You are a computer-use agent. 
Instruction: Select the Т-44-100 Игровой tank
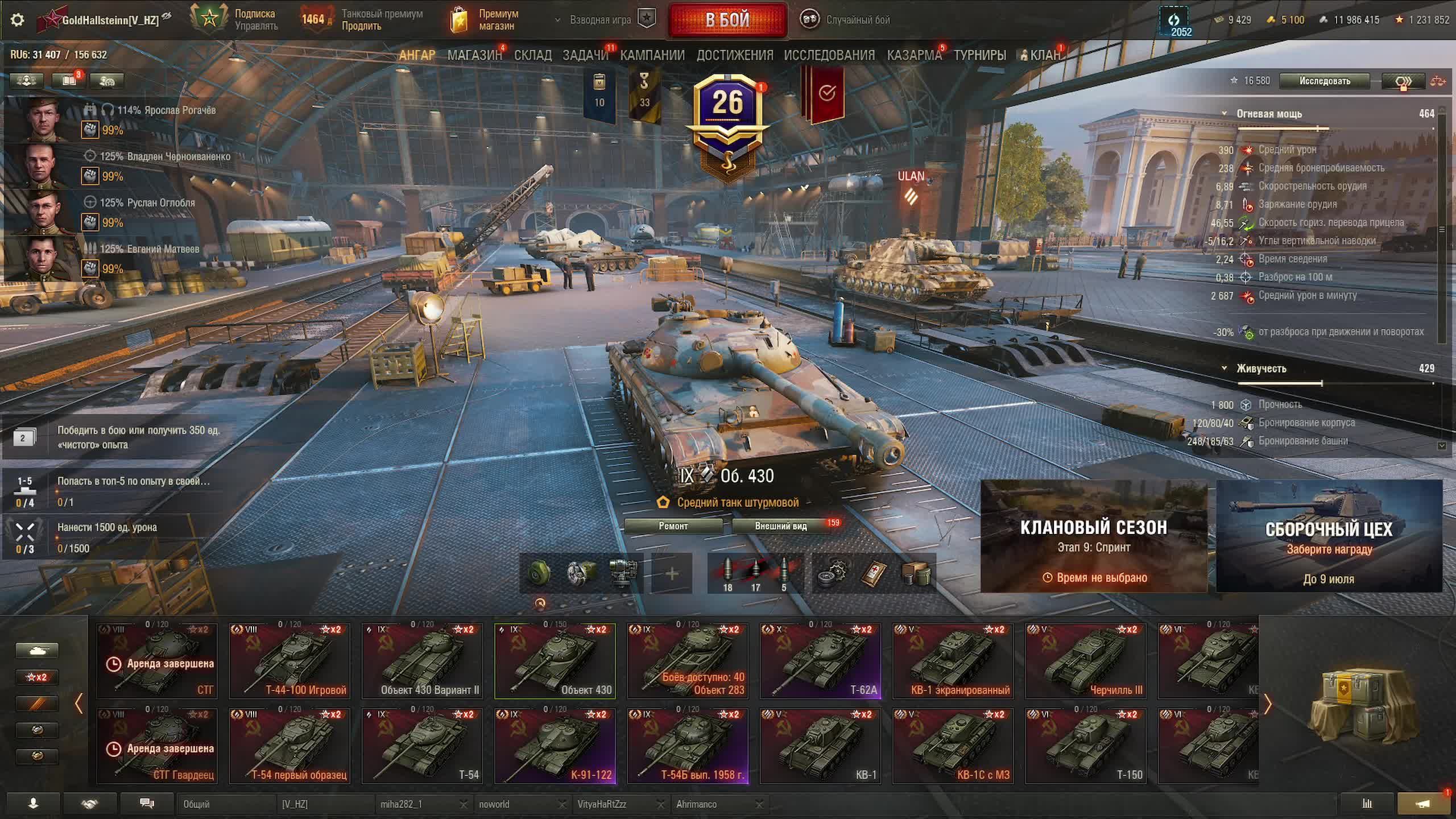coord(289,661)
